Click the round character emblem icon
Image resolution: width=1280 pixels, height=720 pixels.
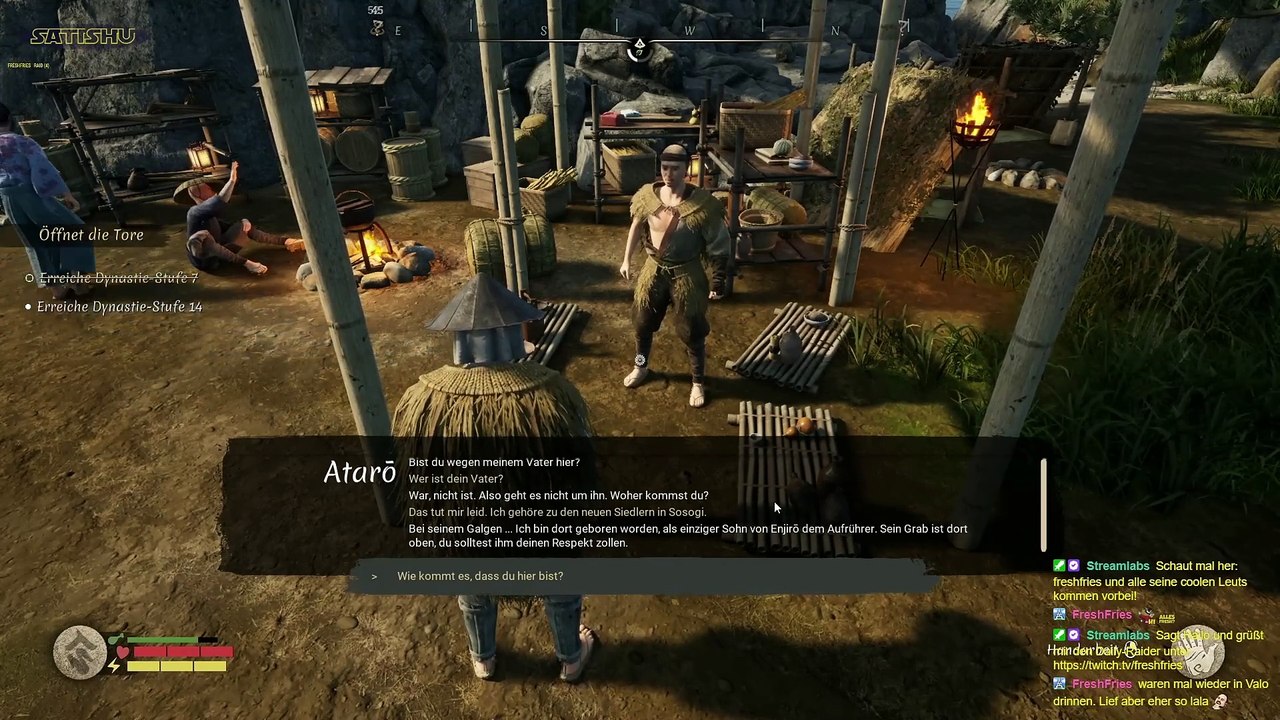(79, 652)
